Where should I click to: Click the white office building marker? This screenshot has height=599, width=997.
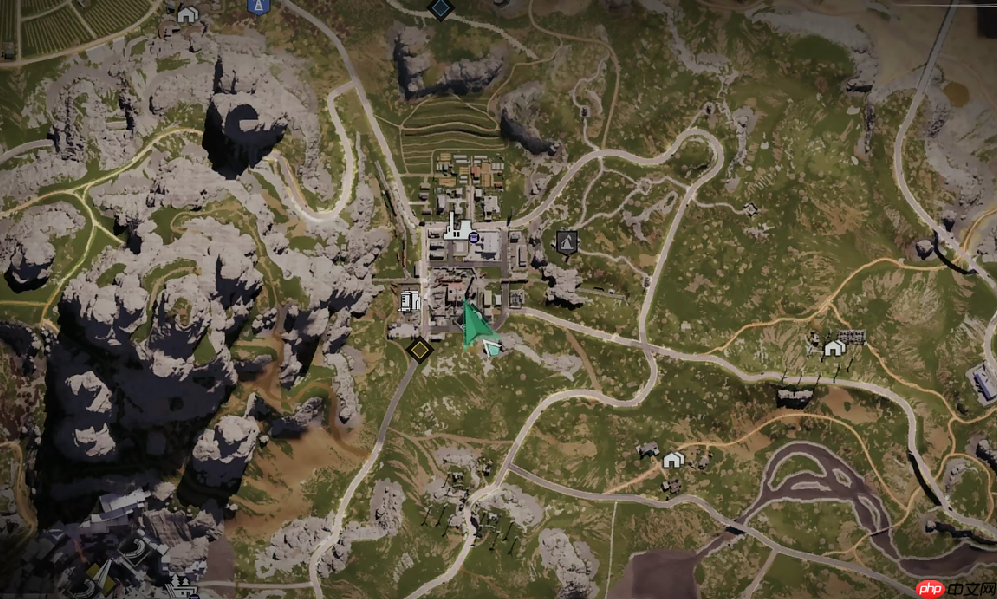409,299
